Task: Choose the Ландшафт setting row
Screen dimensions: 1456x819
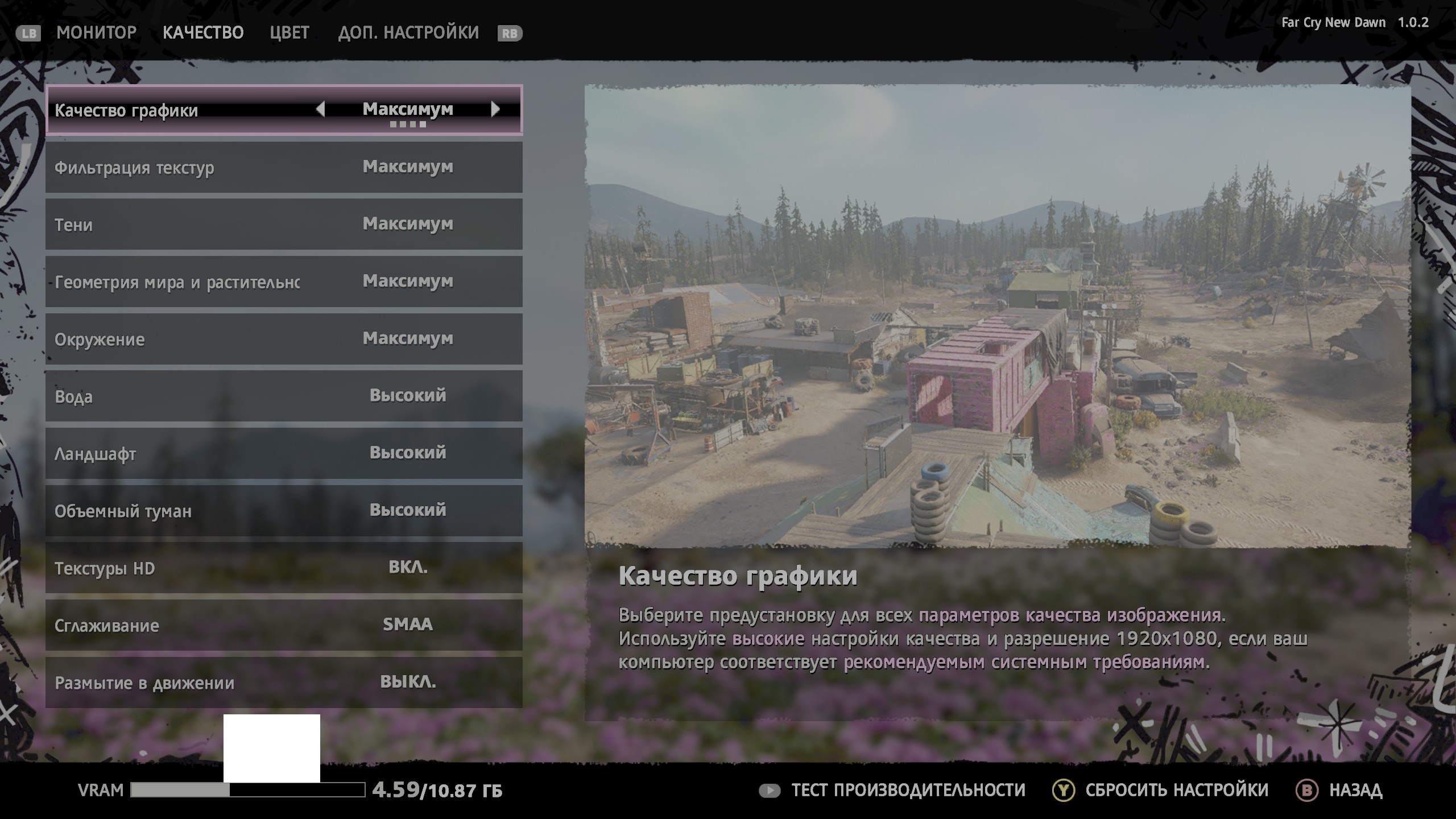Action: (x=283, y=453)
